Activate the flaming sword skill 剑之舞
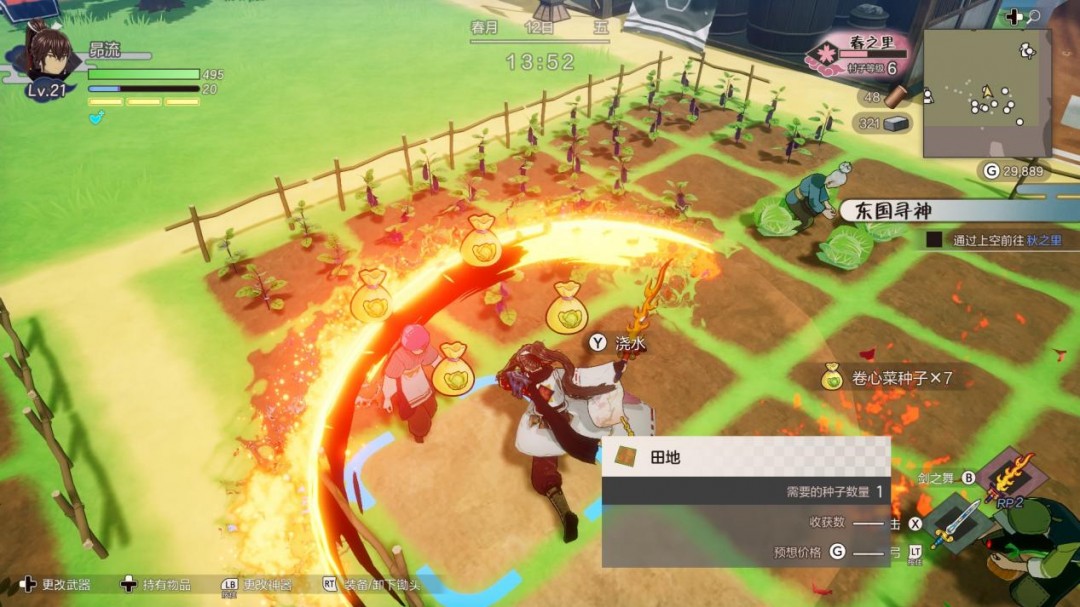This screenshot has height=607, width=1080. tap(1009, 473)
